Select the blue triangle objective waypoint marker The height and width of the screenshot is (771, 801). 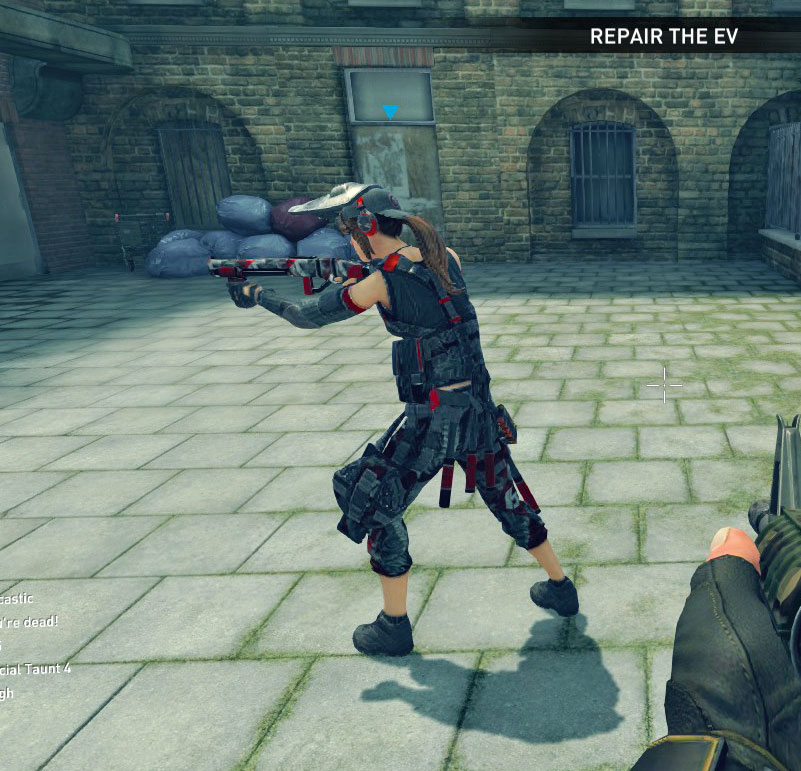390,112
